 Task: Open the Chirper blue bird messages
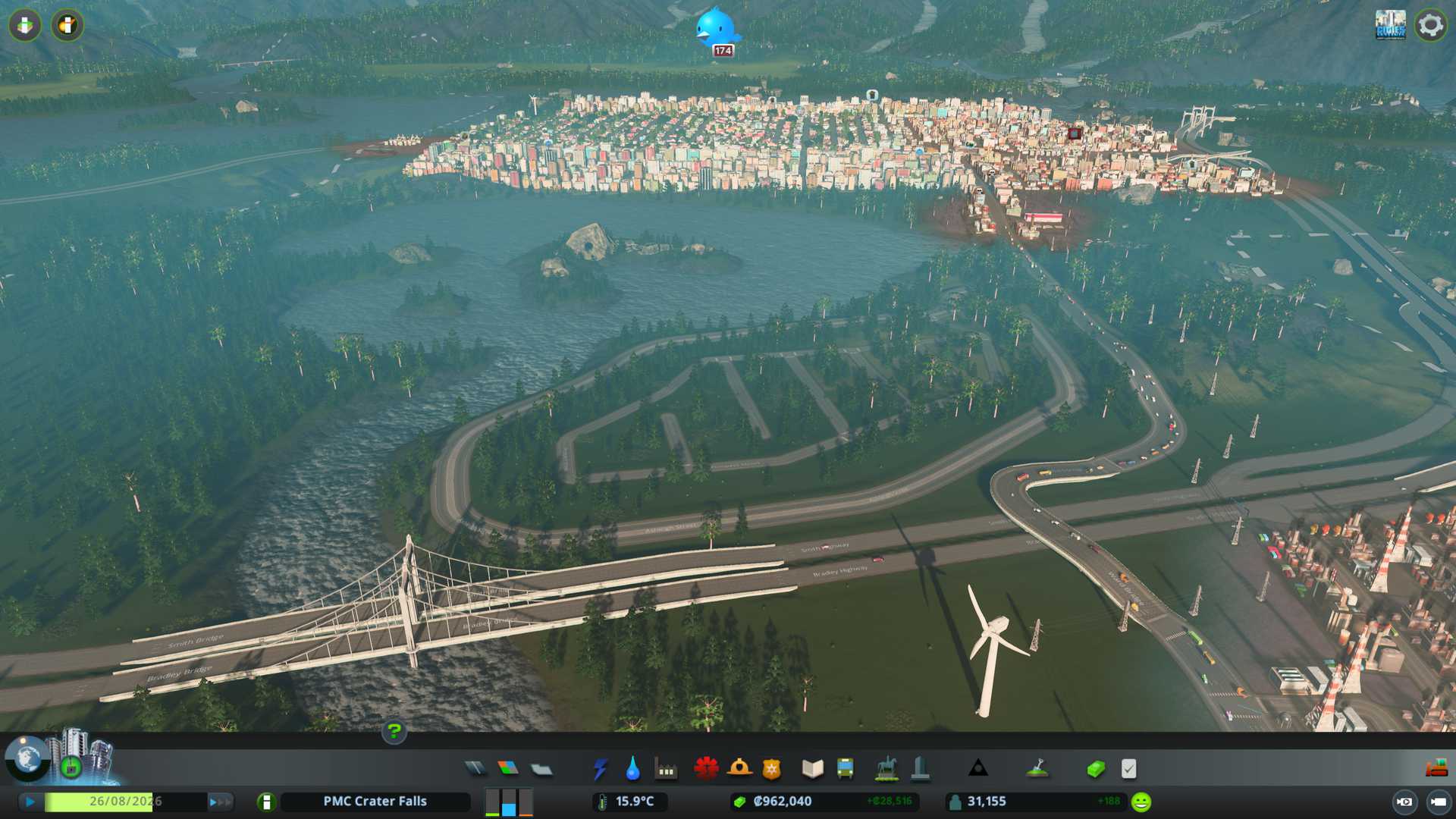click(716, 27)
